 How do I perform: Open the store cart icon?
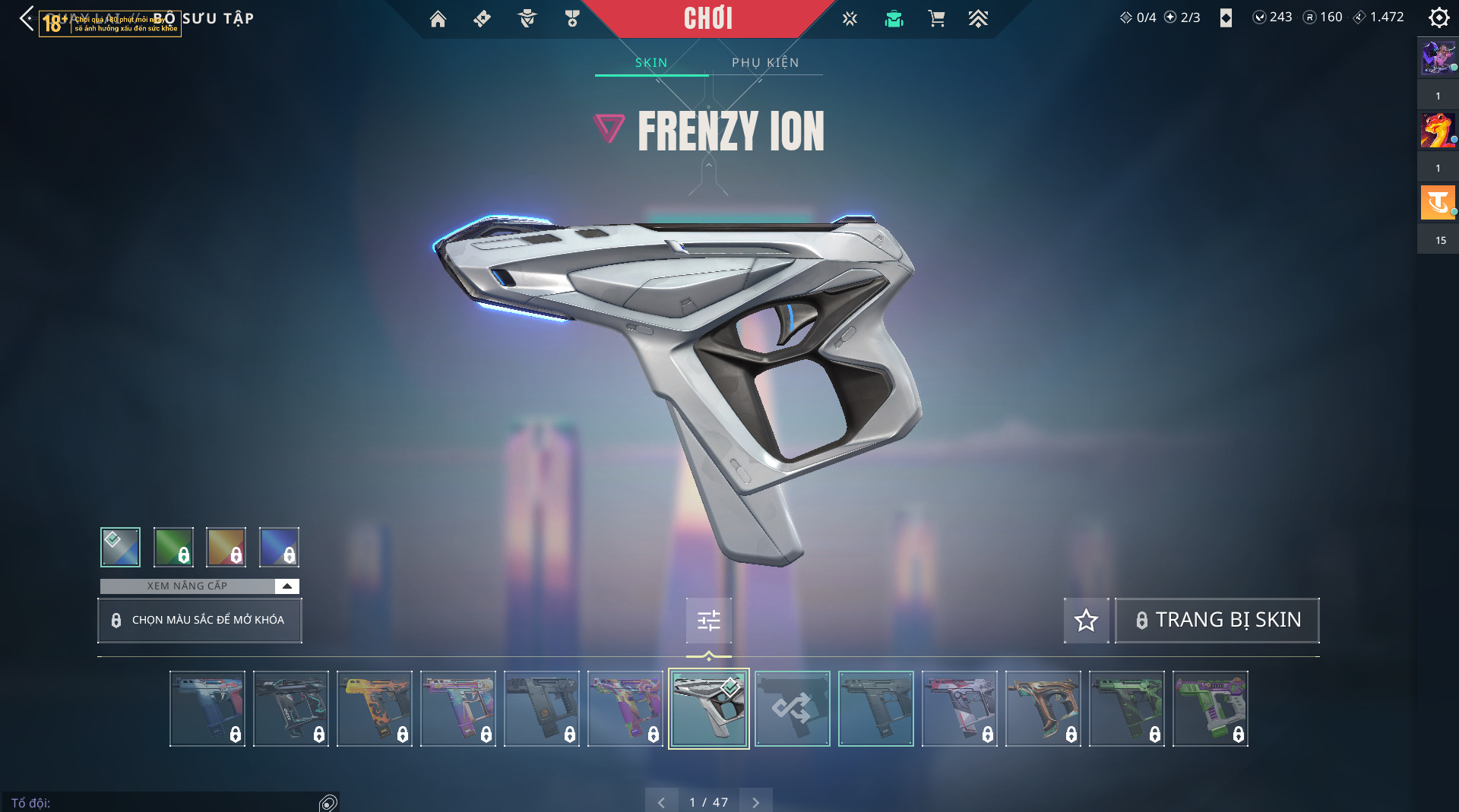(936, 19)
